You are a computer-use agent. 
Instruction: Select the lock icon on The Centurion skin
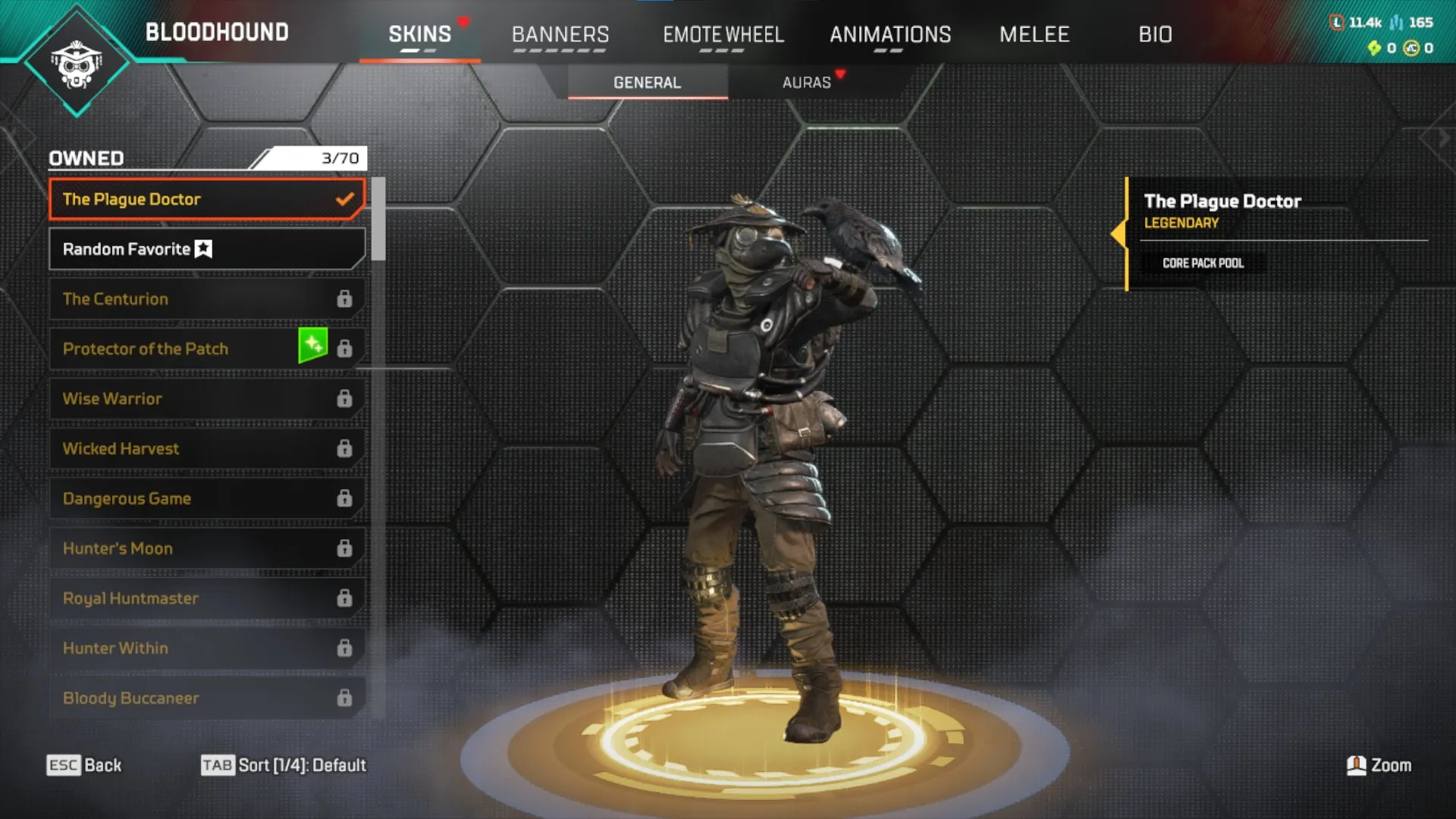(346, 298)
